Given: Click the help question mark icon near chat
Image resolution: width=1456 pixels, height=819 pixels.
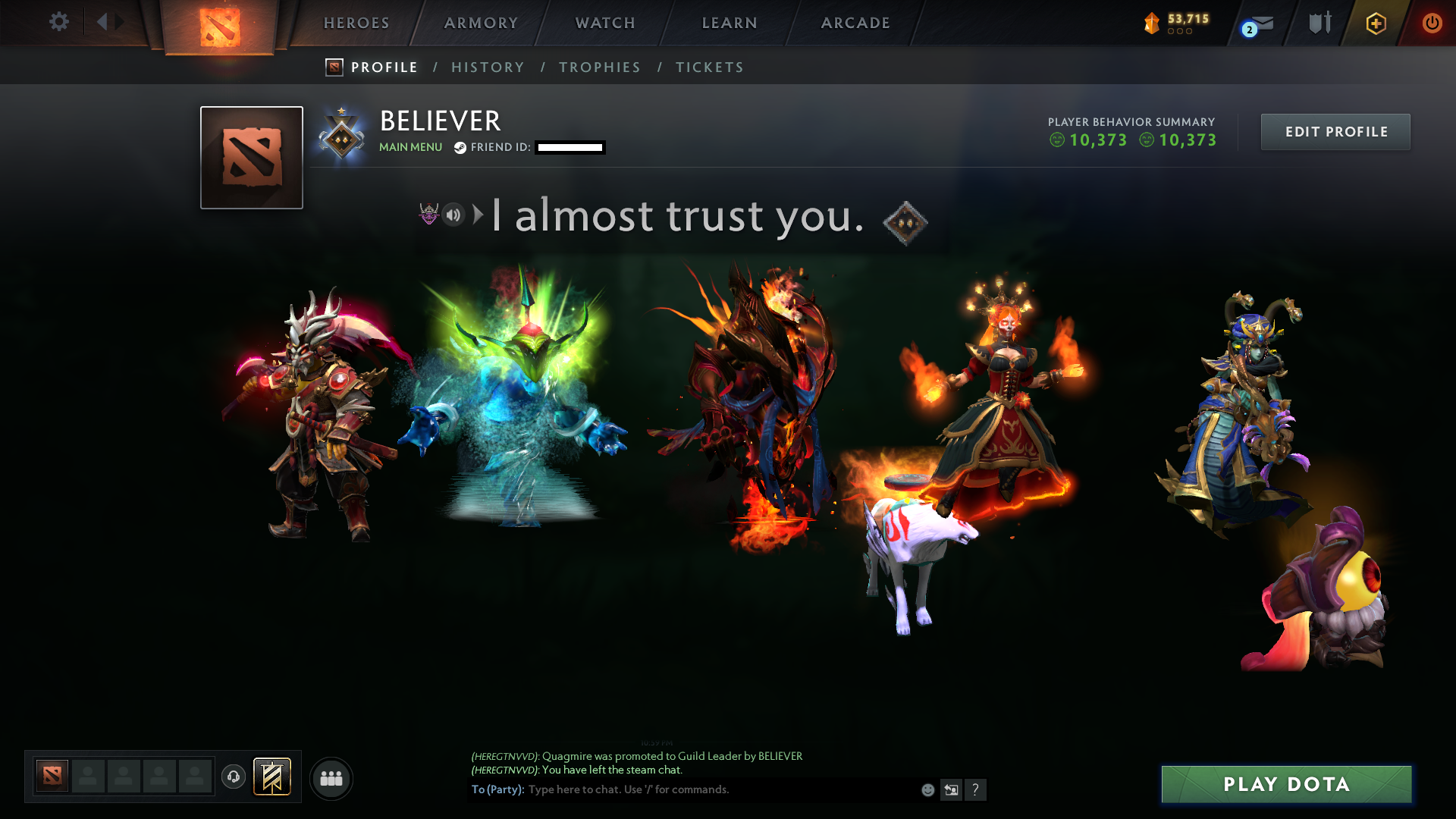Looking at the screenshot, I should (x=976, y=789).
